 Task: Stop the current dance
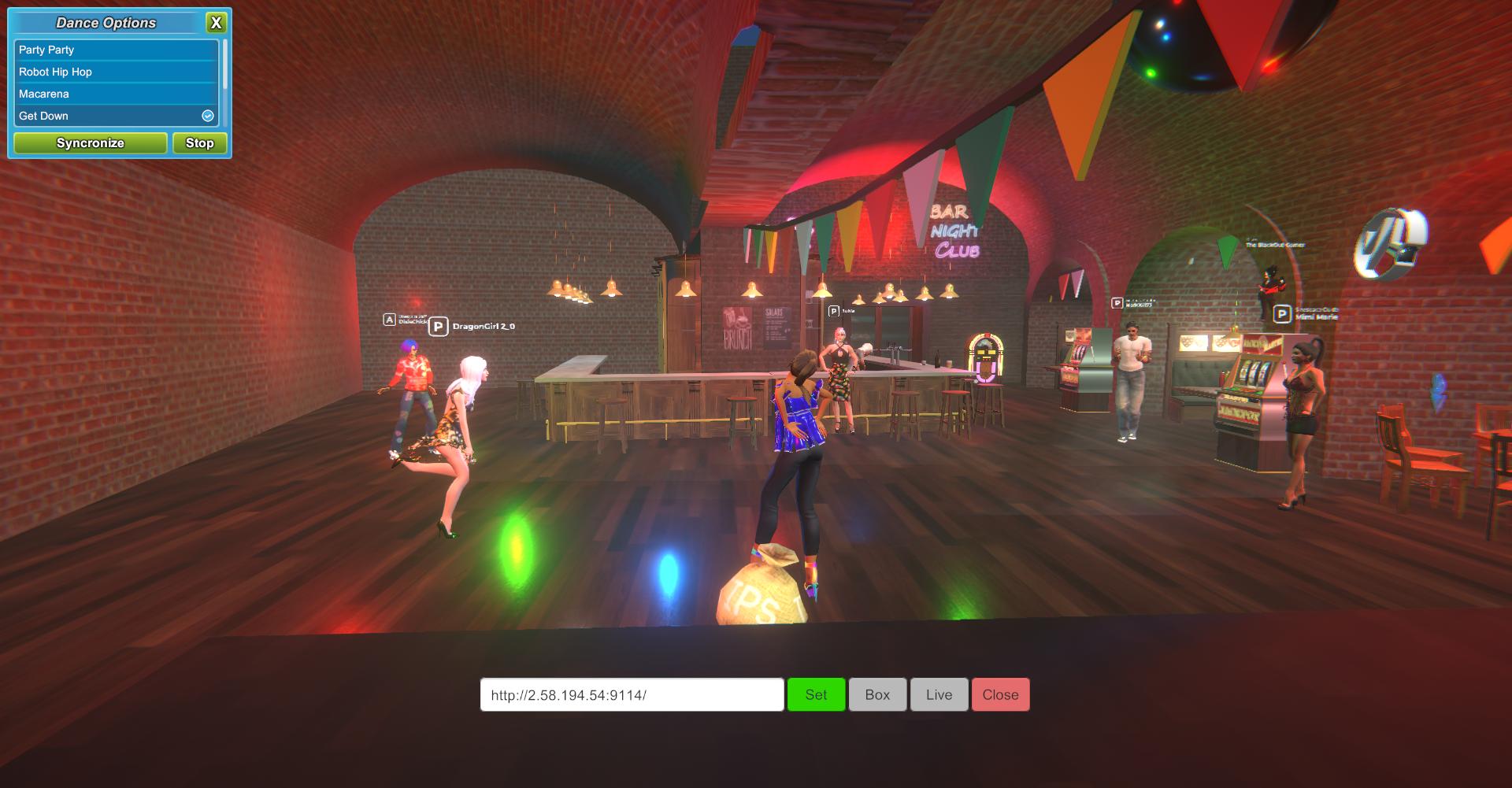(x=199, y=143)
